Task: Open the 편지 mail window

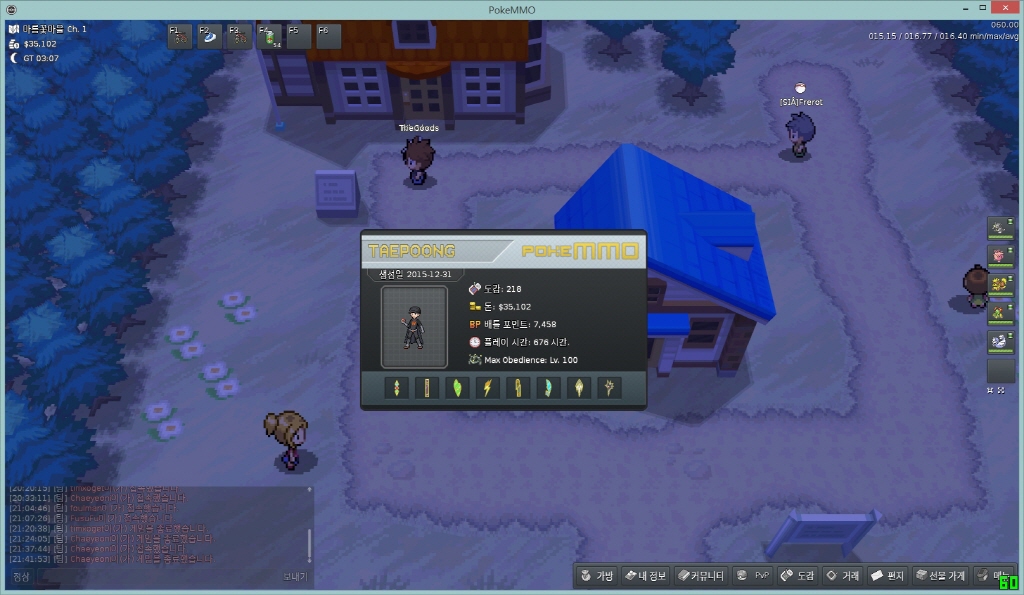Action: pos(888,576)
